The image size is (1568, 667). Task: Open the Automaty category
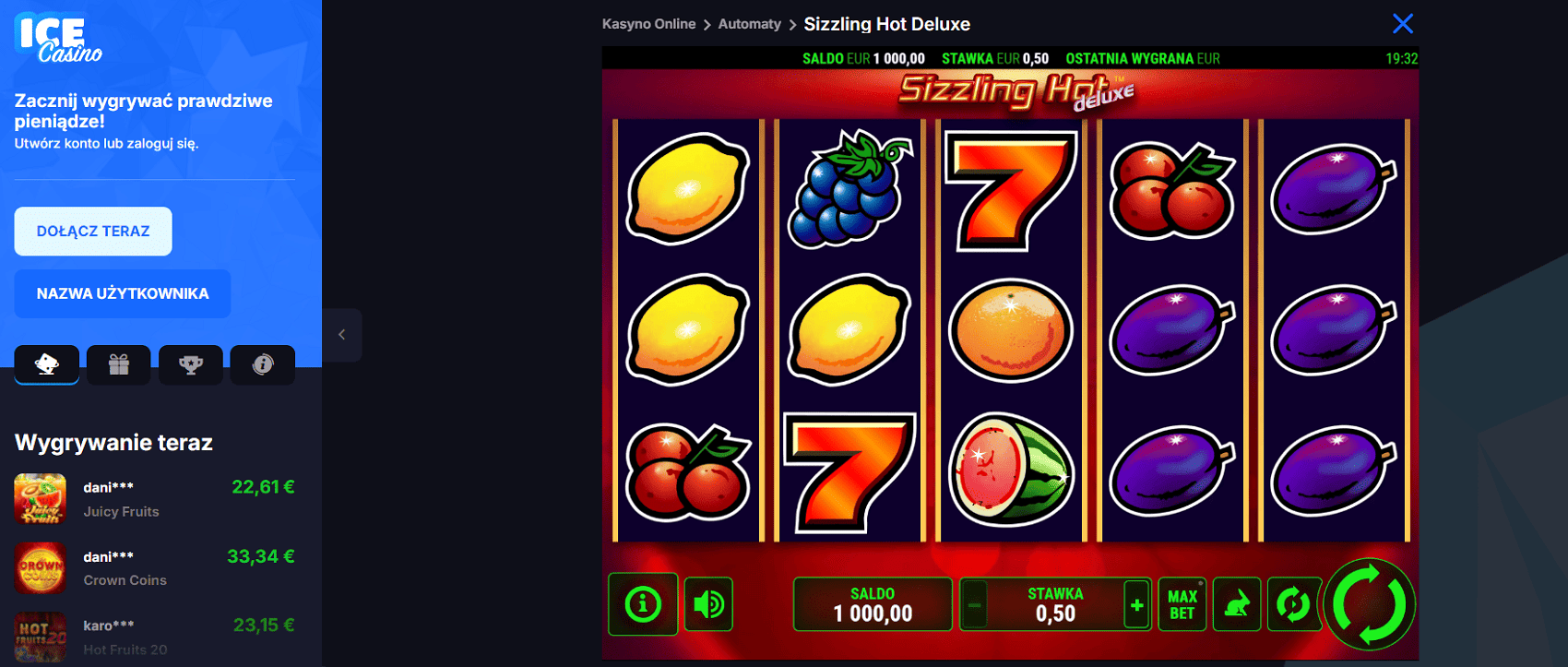750,24
